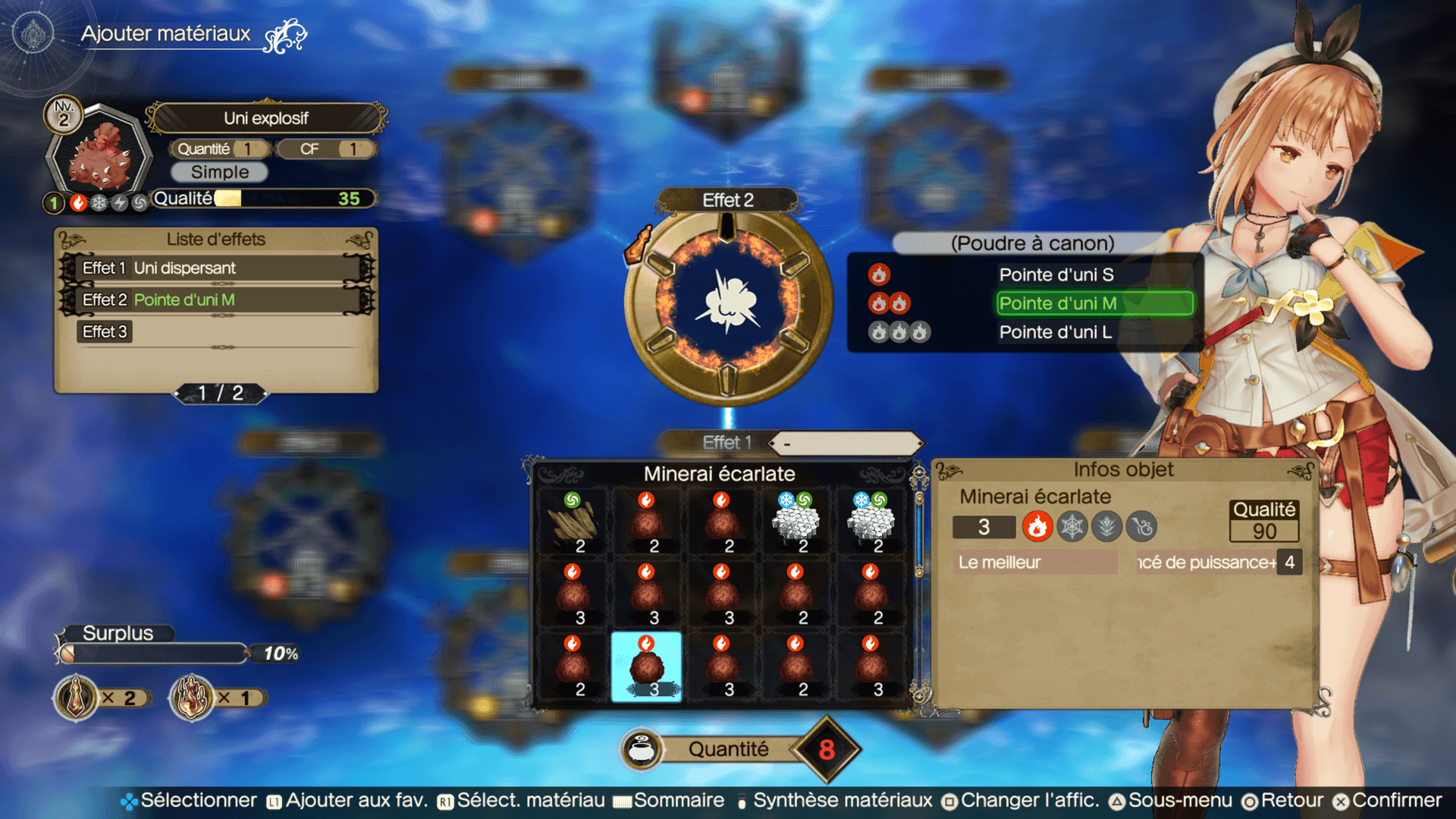The height and width of the screenshot is (819, 1456).
Task: Select the bottle icon with x2 count
Action: tap(77, 698)
